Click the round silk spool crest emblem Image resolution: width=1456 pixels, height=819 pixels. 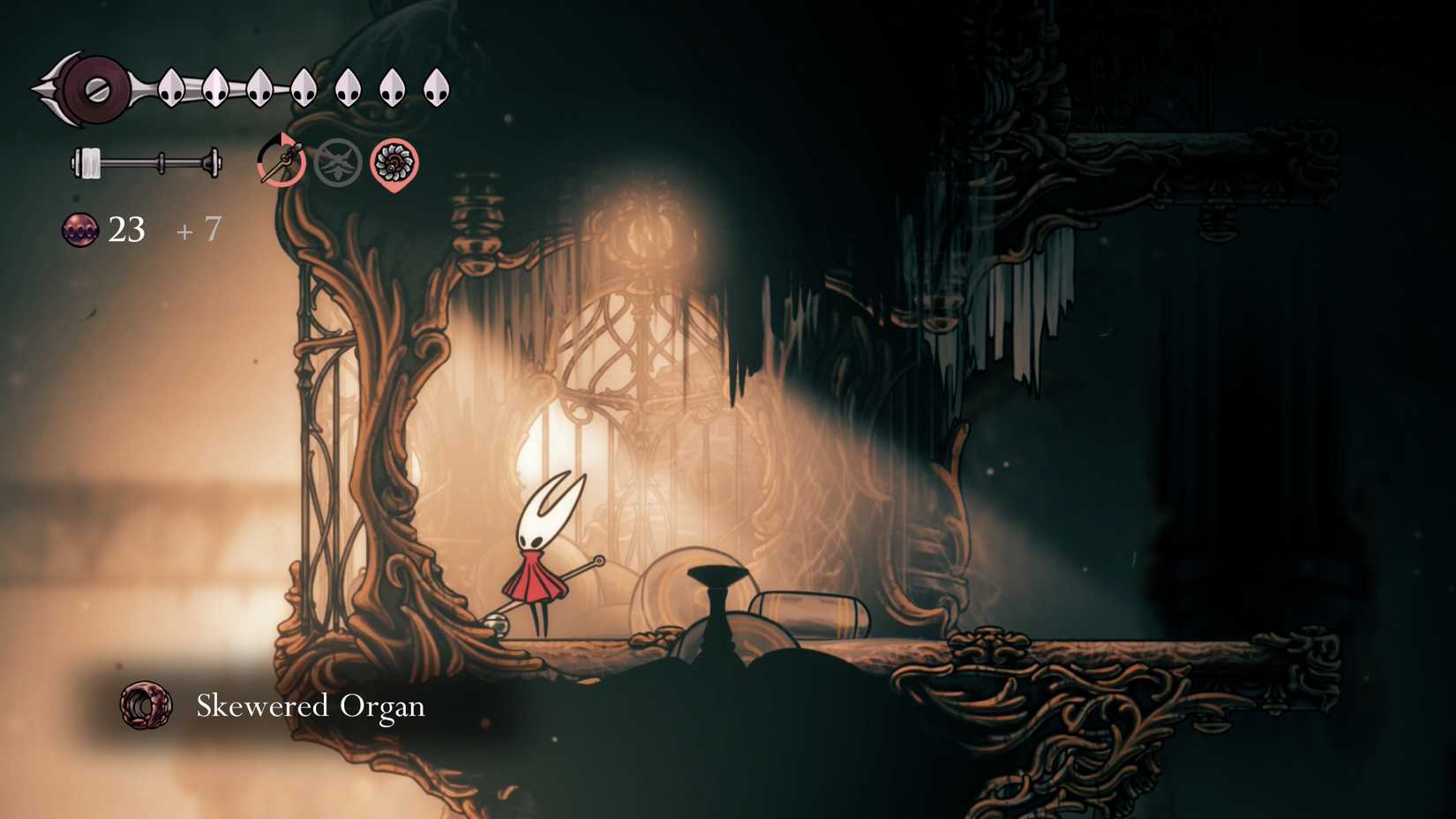(x=94, y=89)
